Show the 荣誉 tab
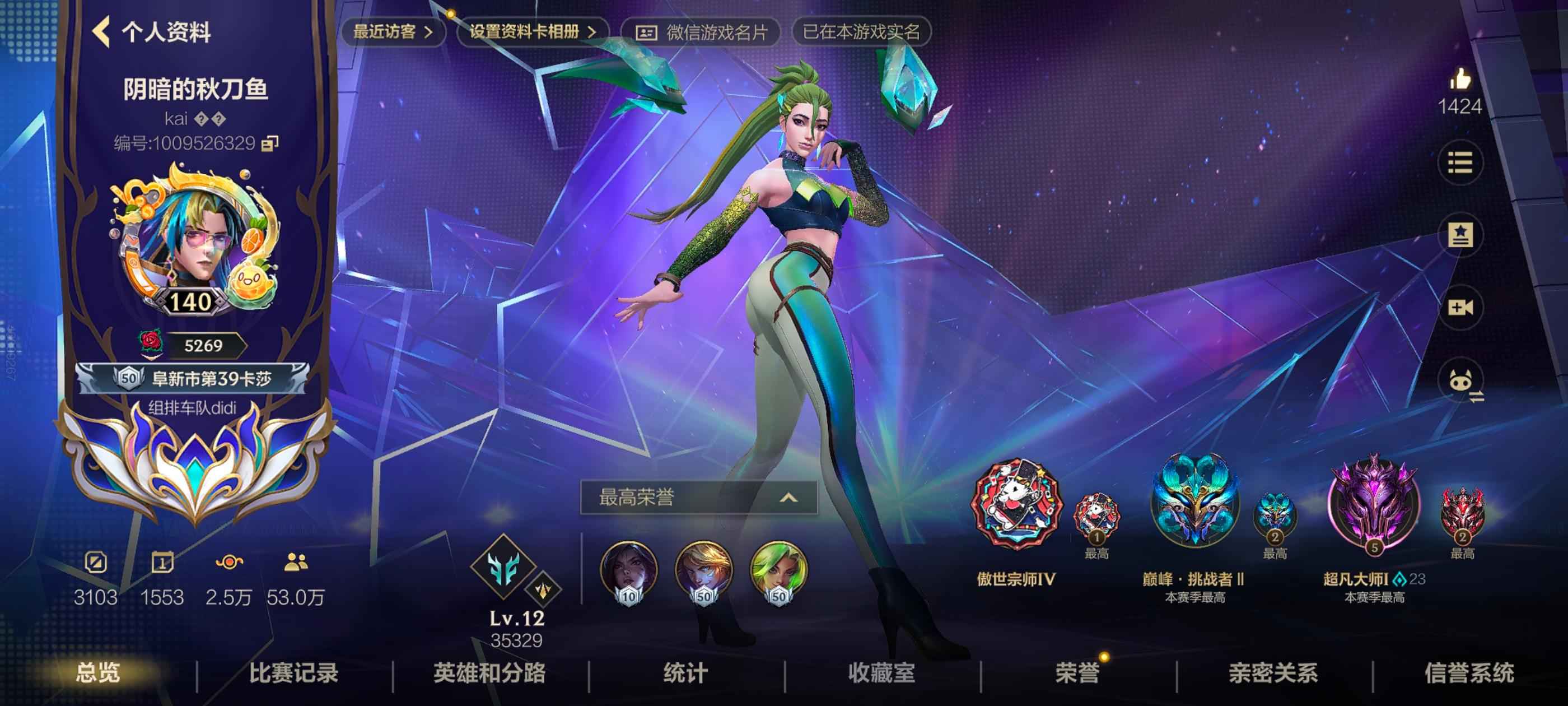Viewport: 1568px width, 706px height. [x=1077, y=673]
